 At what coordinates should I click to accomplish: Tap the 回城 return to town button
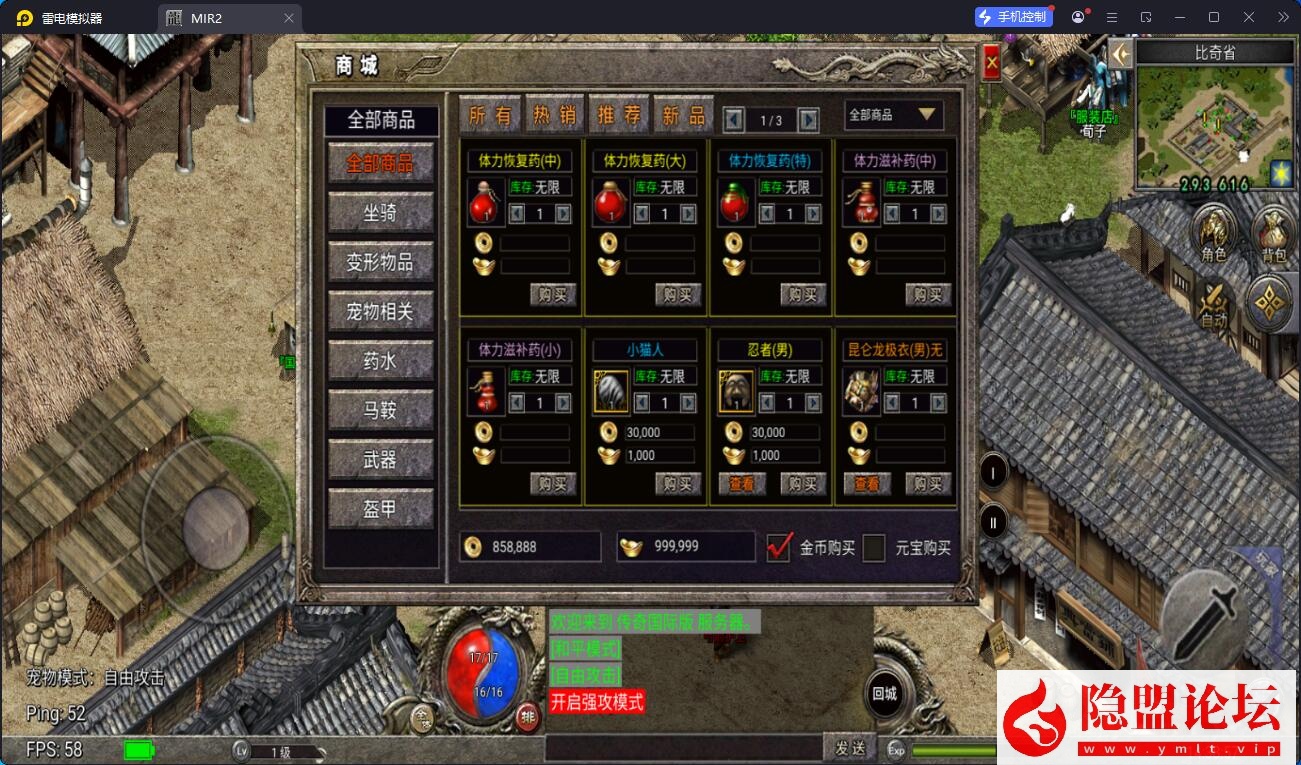click(884, 693)
